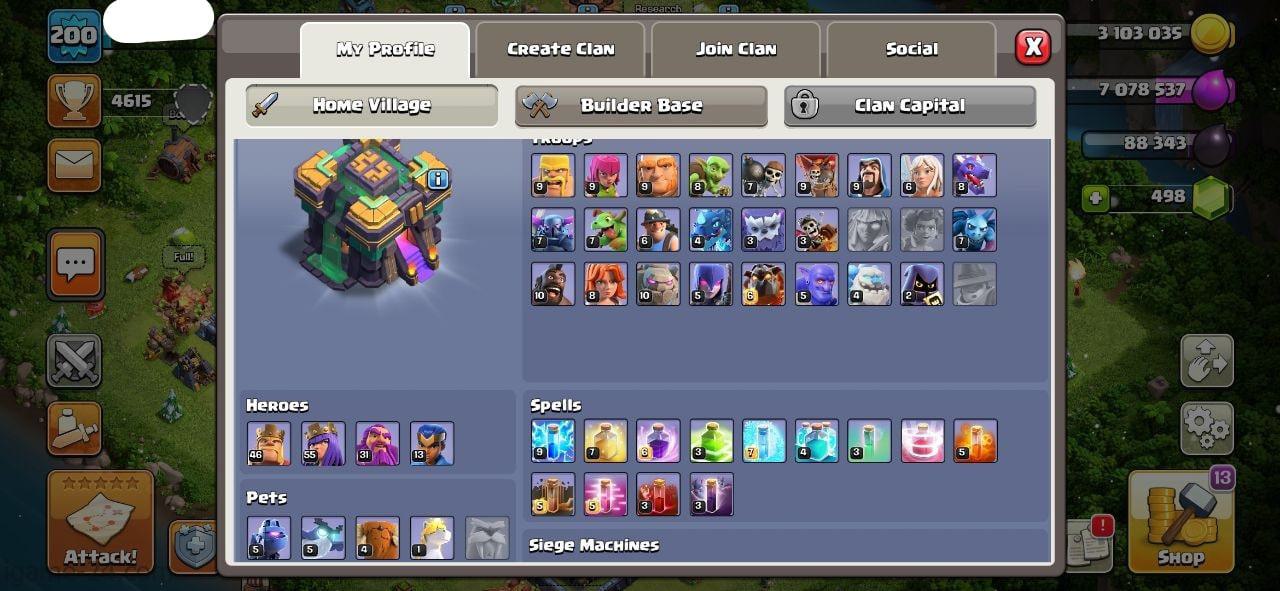
Task: Open the Join Clan tab
Action: (x=736, y=49)
